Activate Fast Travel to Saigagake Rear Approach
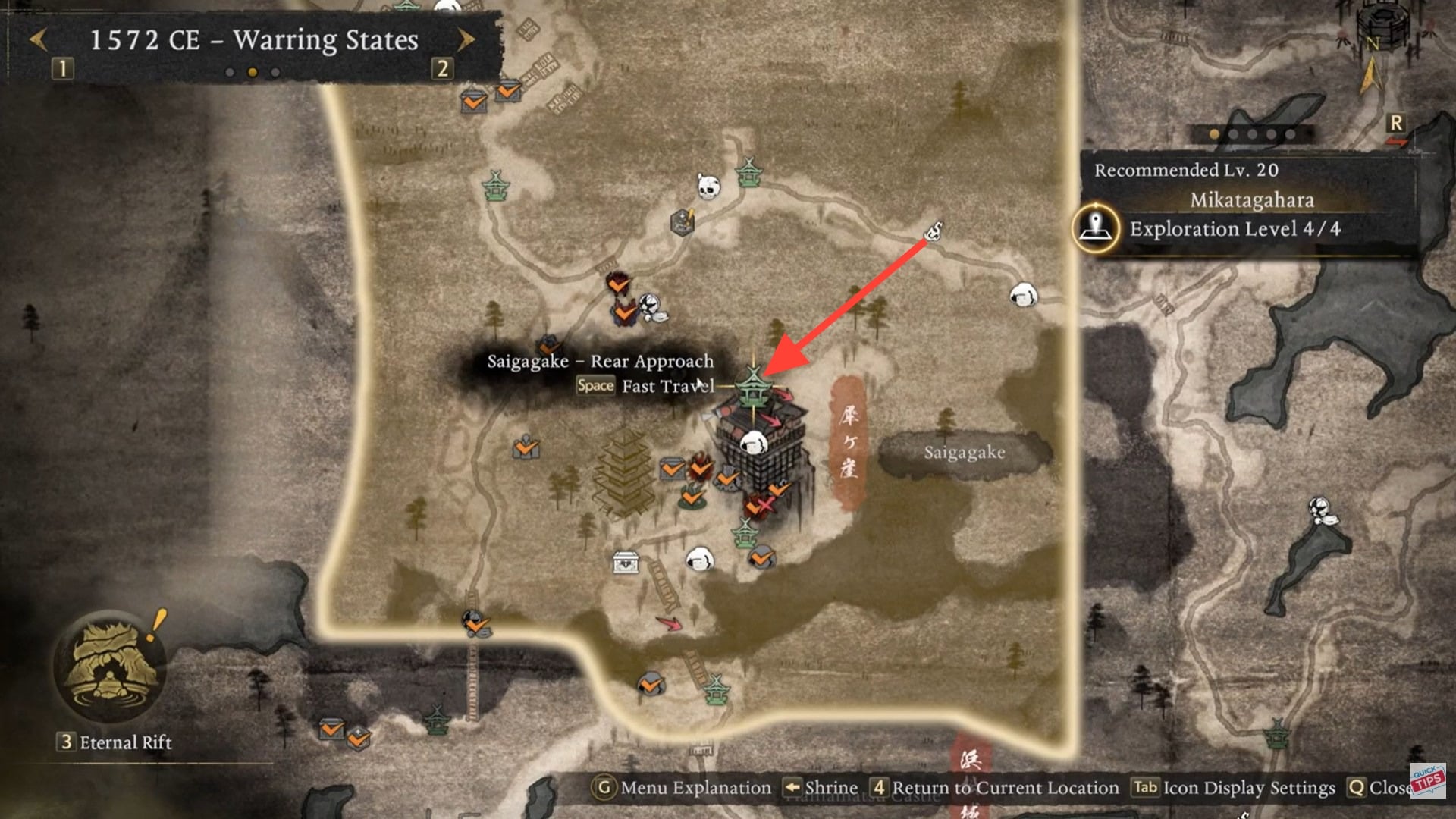This screenshot has height=819, width=1456. (645, 386)
